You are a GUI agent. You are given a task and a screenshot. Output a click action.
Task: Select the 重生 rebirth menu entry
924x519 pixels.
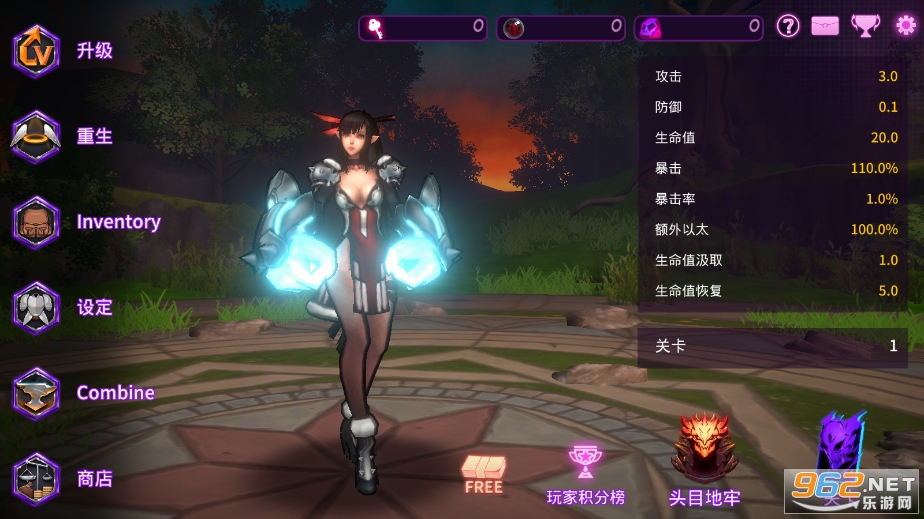pos(37,137)
